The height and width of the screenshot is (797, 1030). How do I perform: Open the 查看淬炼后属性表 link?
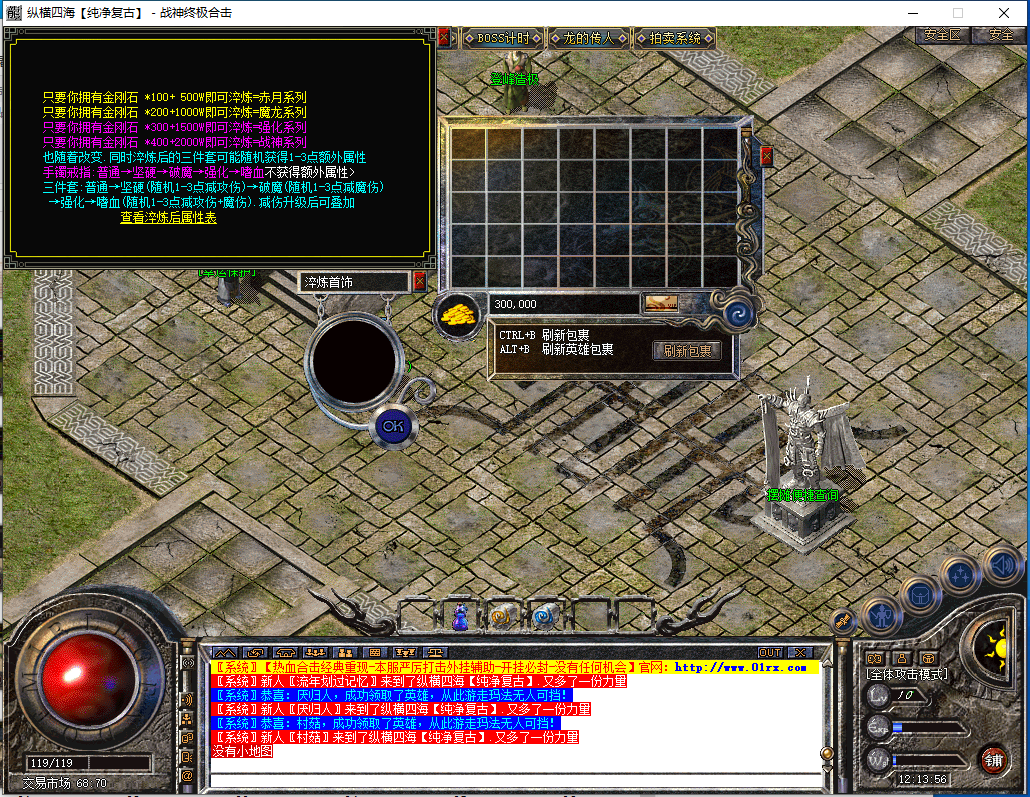(168, 217)
